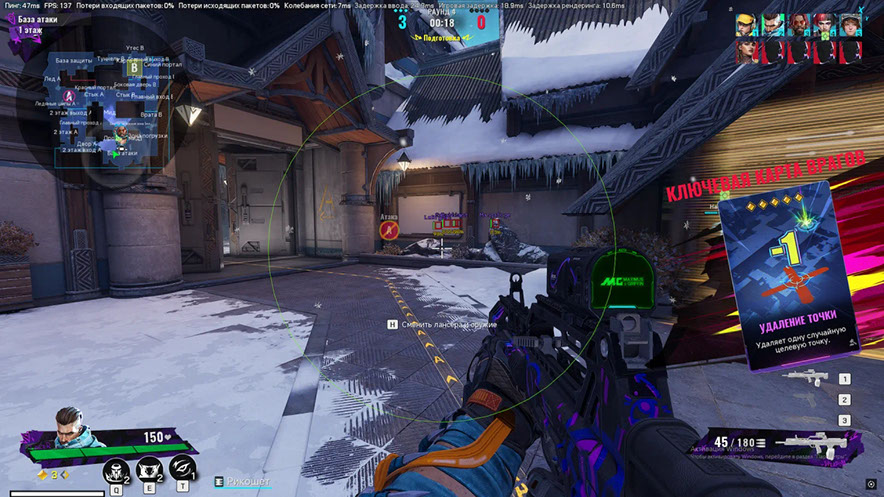The width and height of the screenshot is (884, 497).
Task: Activate the E ability icon
Action: pyautogui.click(x=148, y=468)
